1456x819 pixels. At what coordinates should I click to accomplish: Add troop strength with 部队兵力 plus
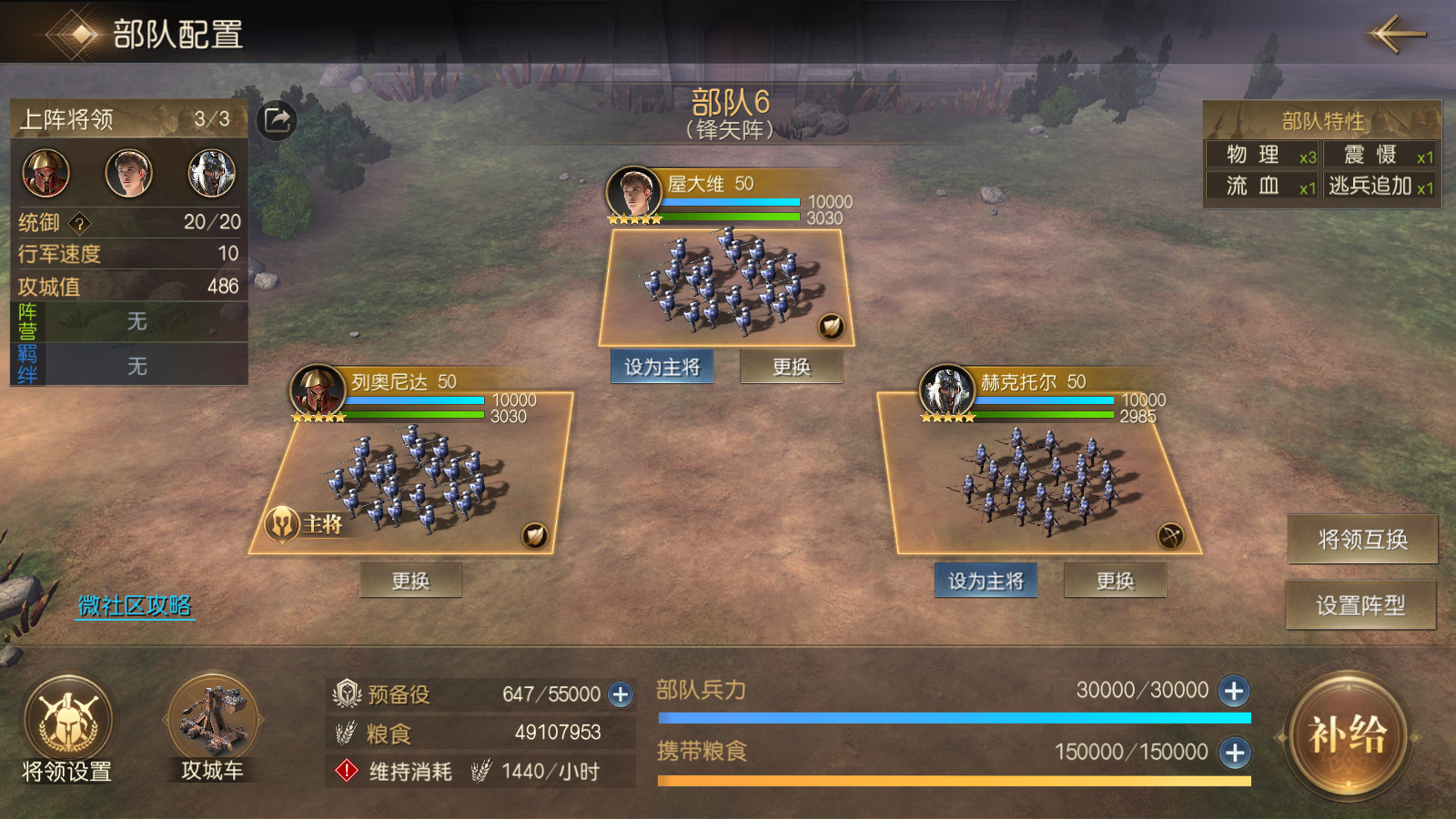point(1234,692)
